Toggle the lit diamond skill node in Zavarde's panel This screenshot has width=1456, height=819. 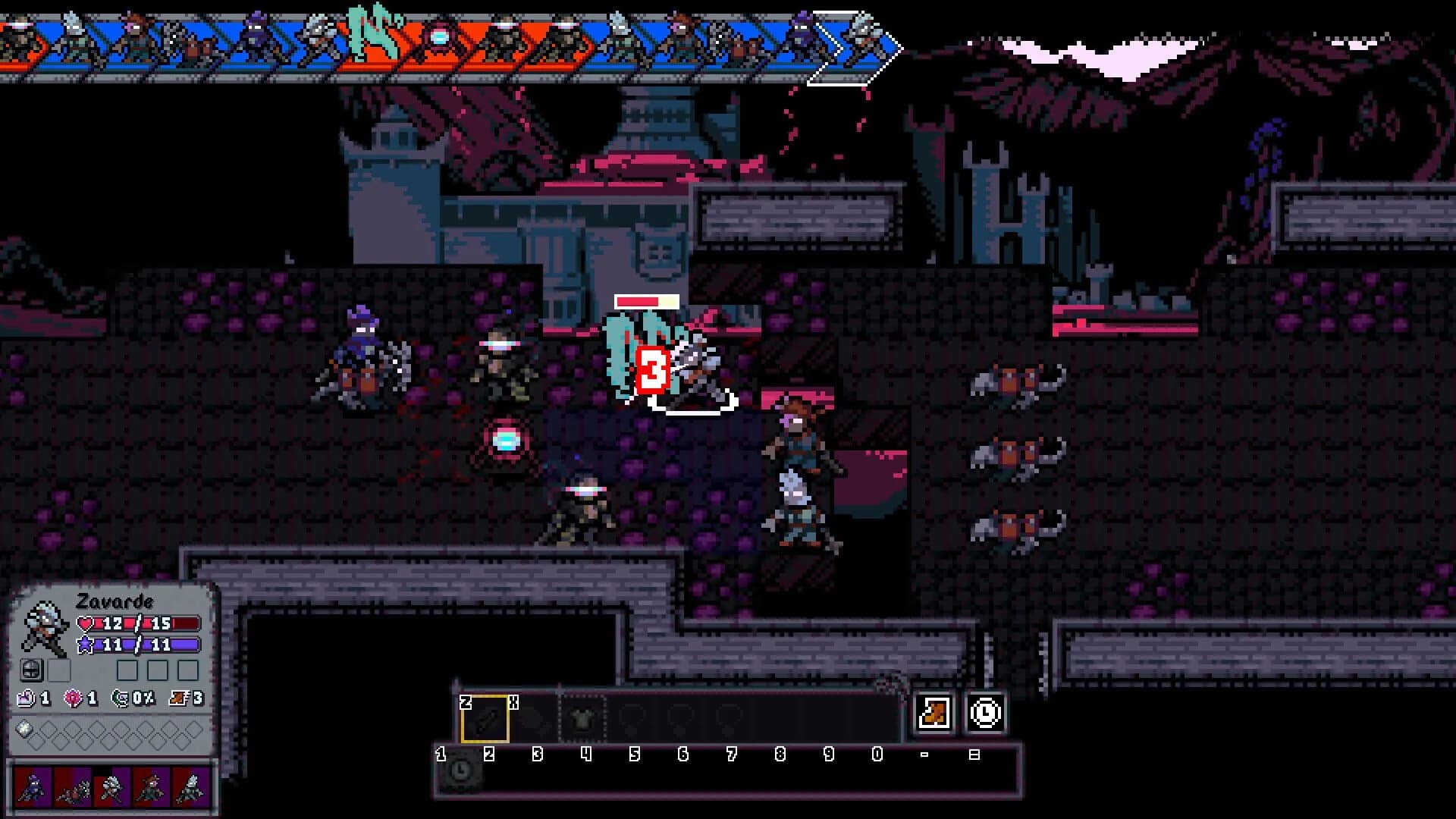24,728
